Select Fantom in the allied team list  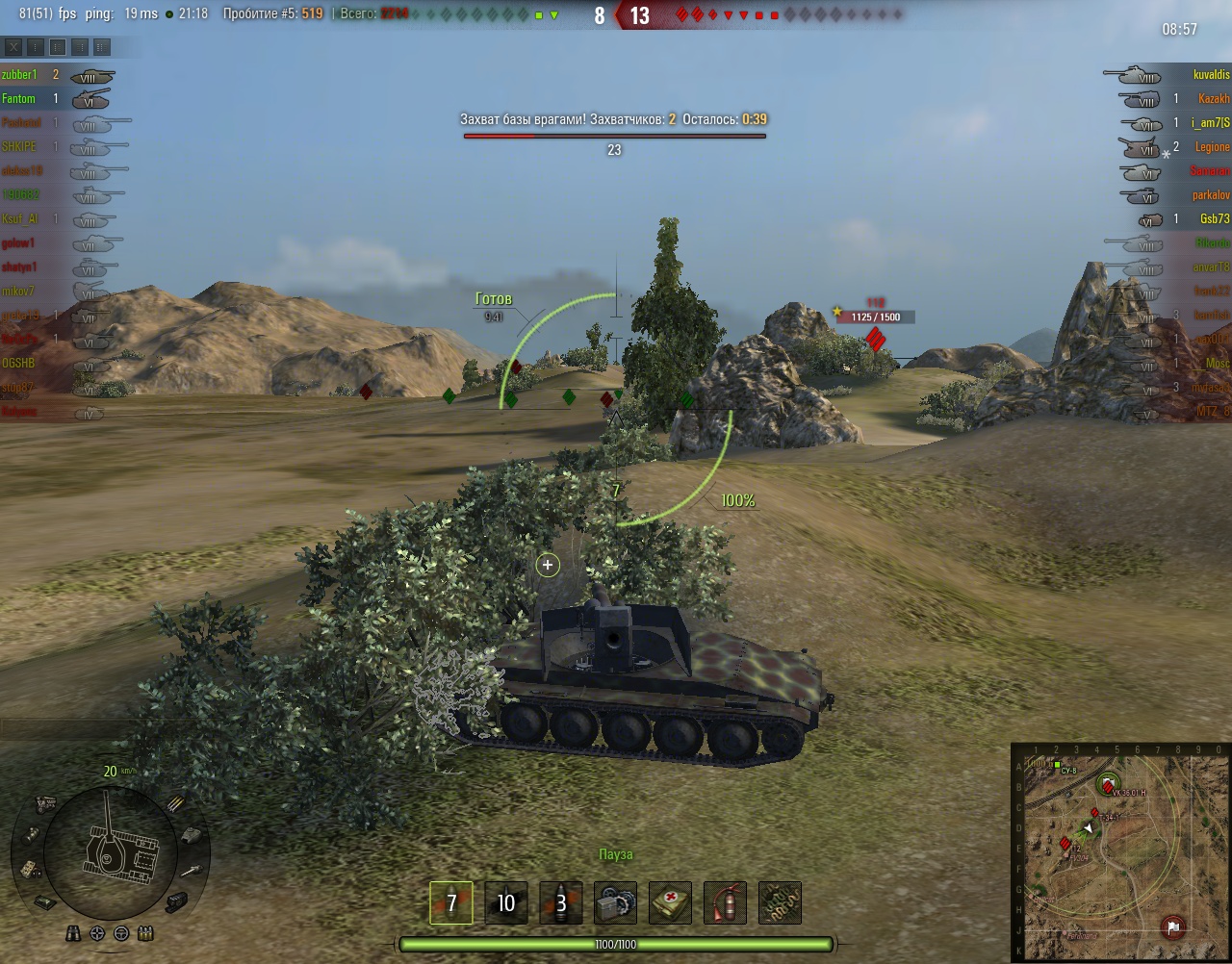(18, 99)
